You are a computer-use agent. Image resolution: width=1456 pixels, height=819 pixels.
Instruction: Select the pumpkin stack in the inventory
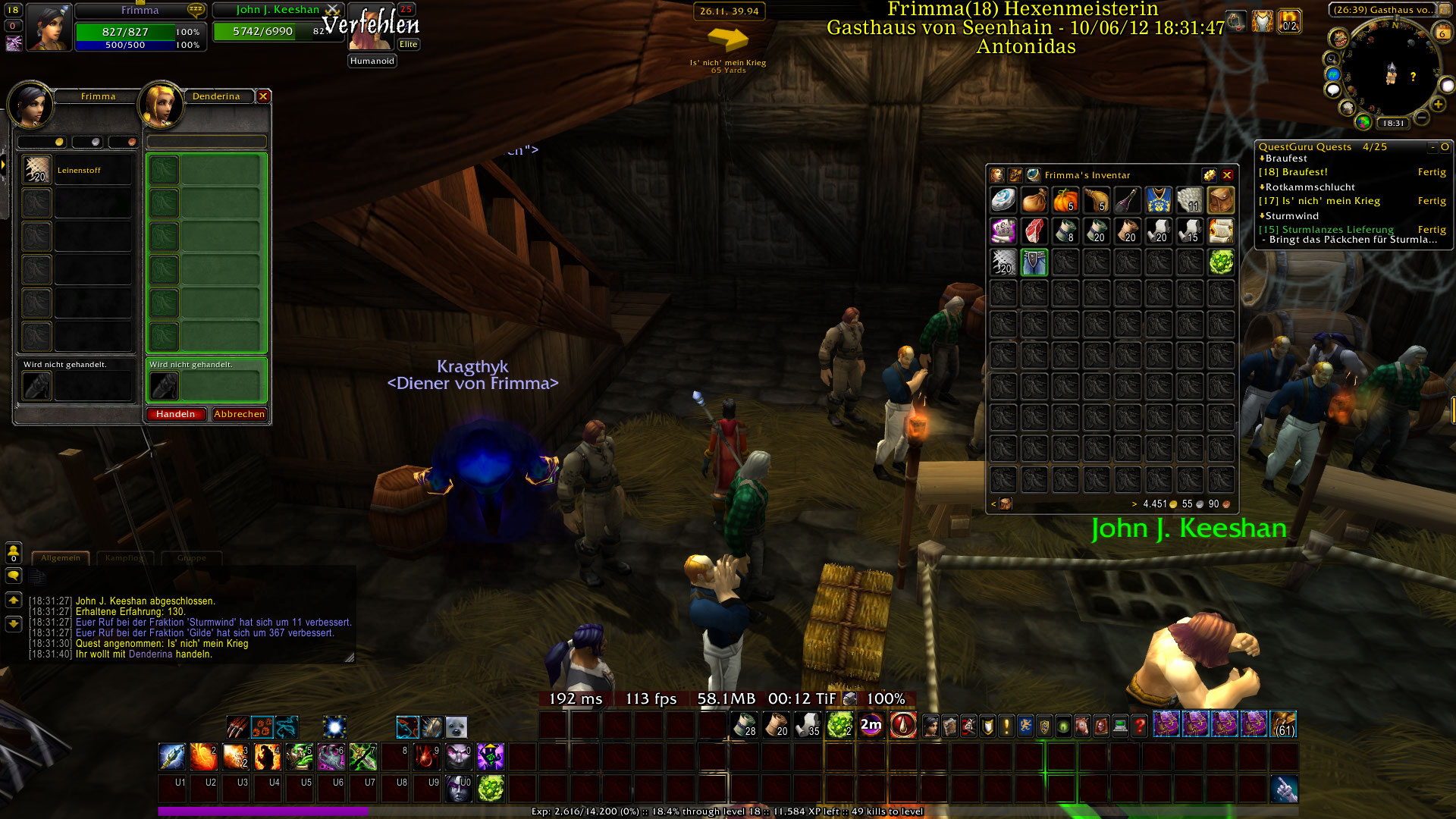1065,201
